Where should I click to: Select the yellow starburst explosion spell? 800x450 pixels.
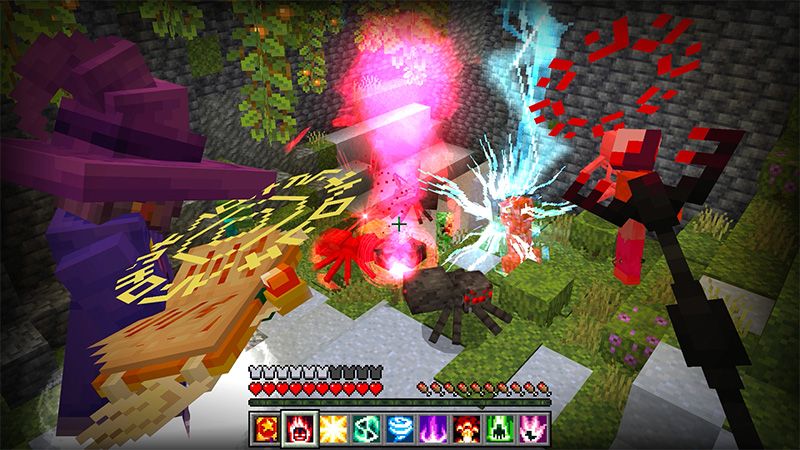click(334, 430)
